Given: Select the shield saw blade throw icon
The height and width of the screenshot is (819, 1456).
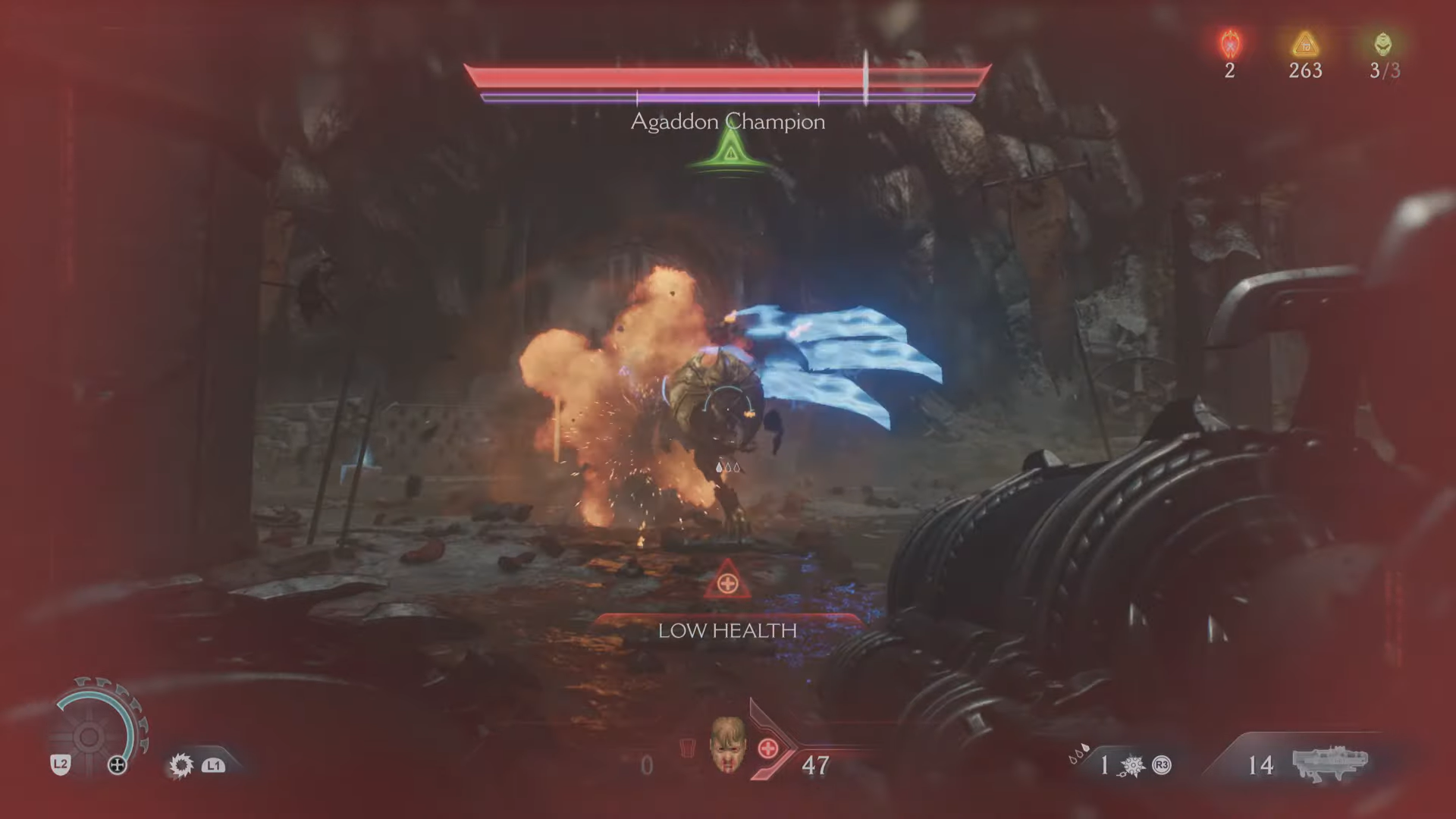Looking at the screenshot, I should coord(180,765).
